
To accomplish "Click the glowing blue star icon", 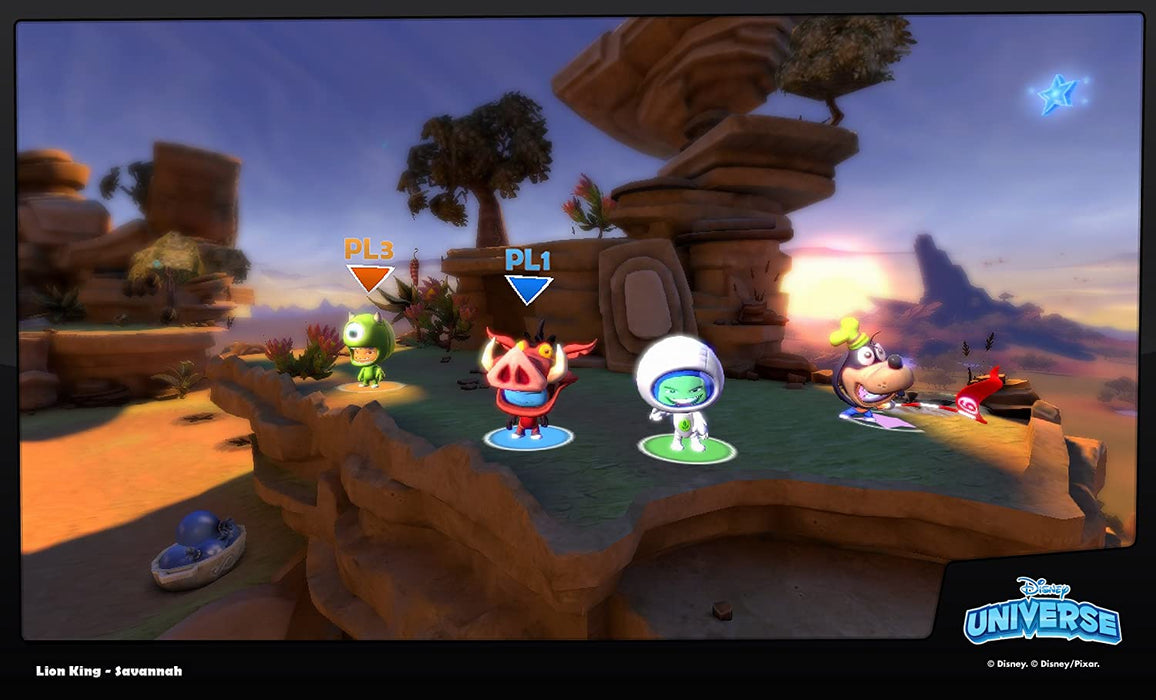I will (x=1057, y=94).
